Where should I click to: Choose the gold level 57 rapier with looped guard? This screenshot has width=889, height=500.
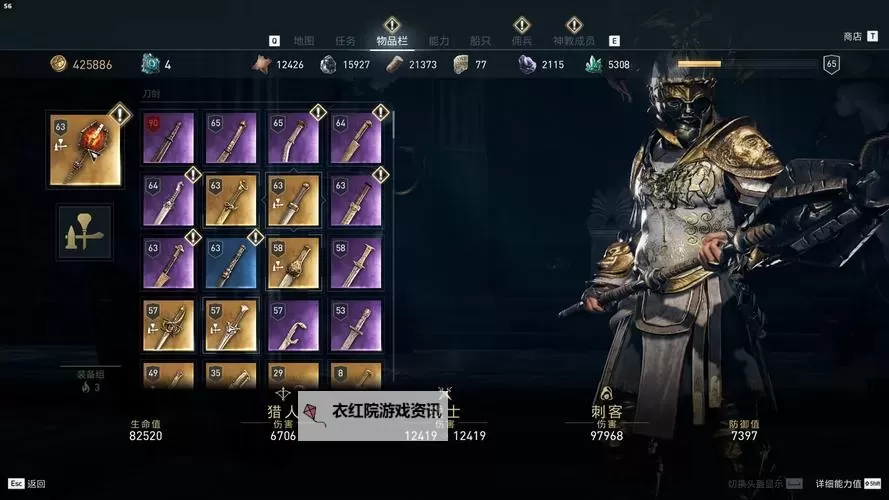coord(168,325)
